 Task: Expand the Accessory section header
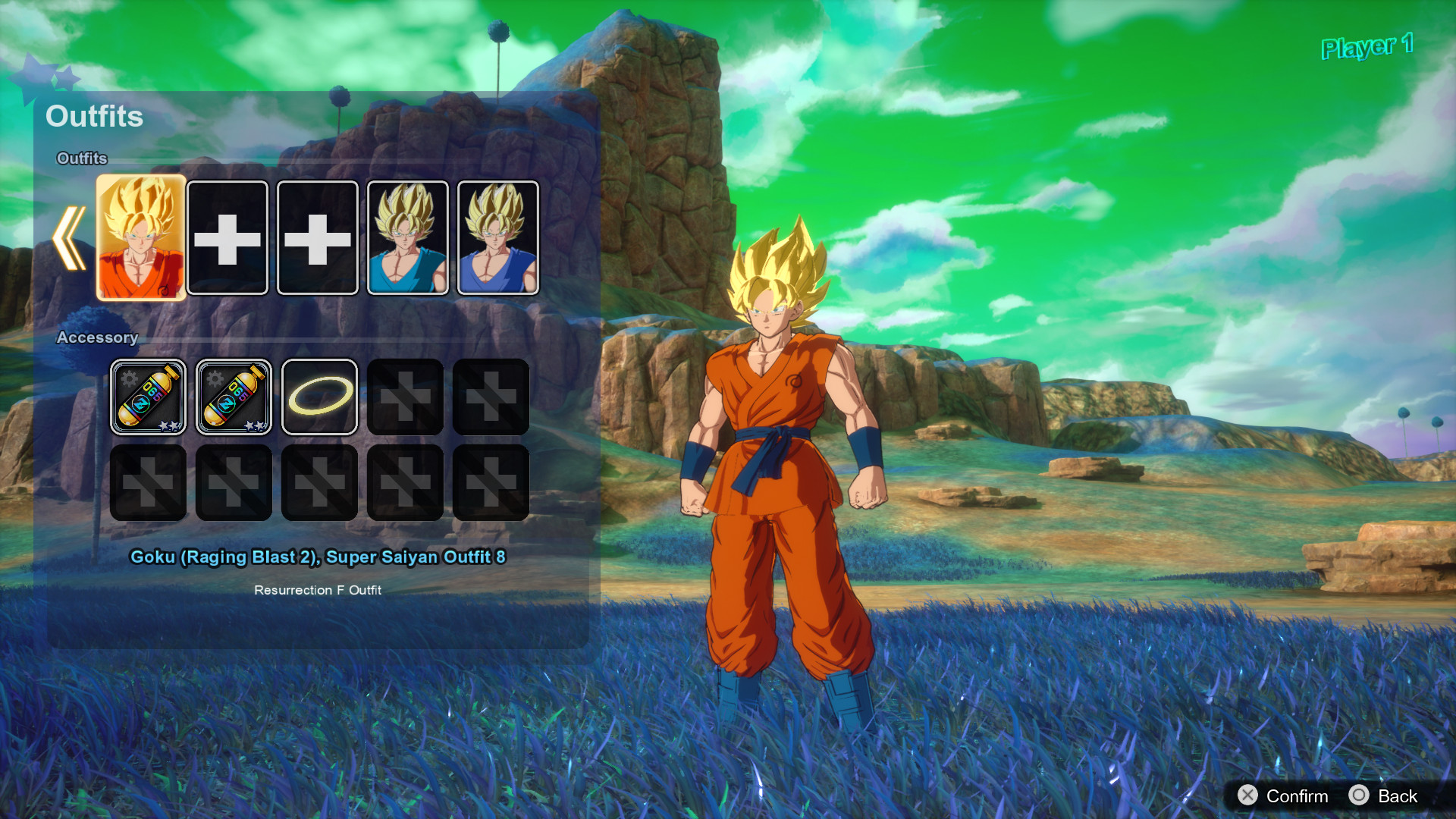[98, 338]
